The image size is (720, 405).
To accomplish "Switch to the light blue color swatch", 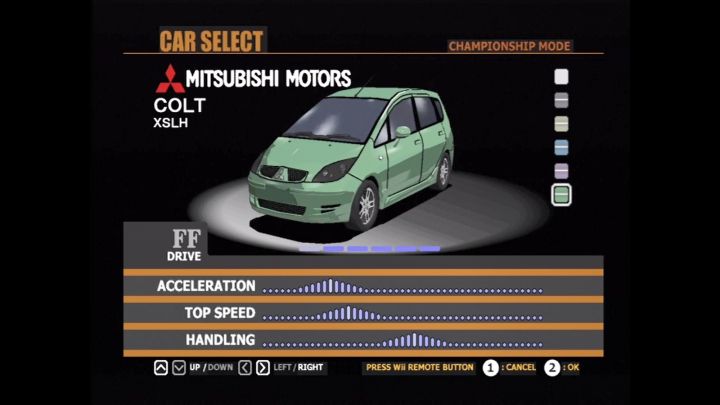I will coord(562,148).
